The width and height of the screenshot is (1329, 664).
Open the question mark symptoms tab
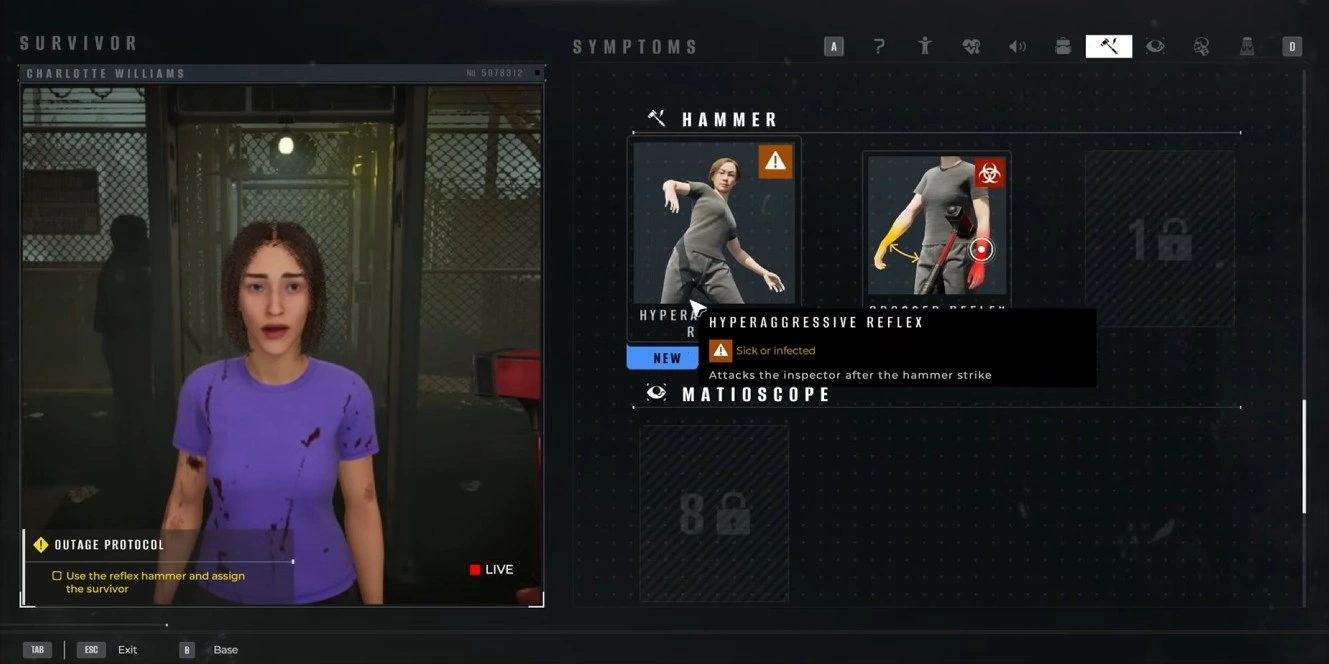(879, 46)
